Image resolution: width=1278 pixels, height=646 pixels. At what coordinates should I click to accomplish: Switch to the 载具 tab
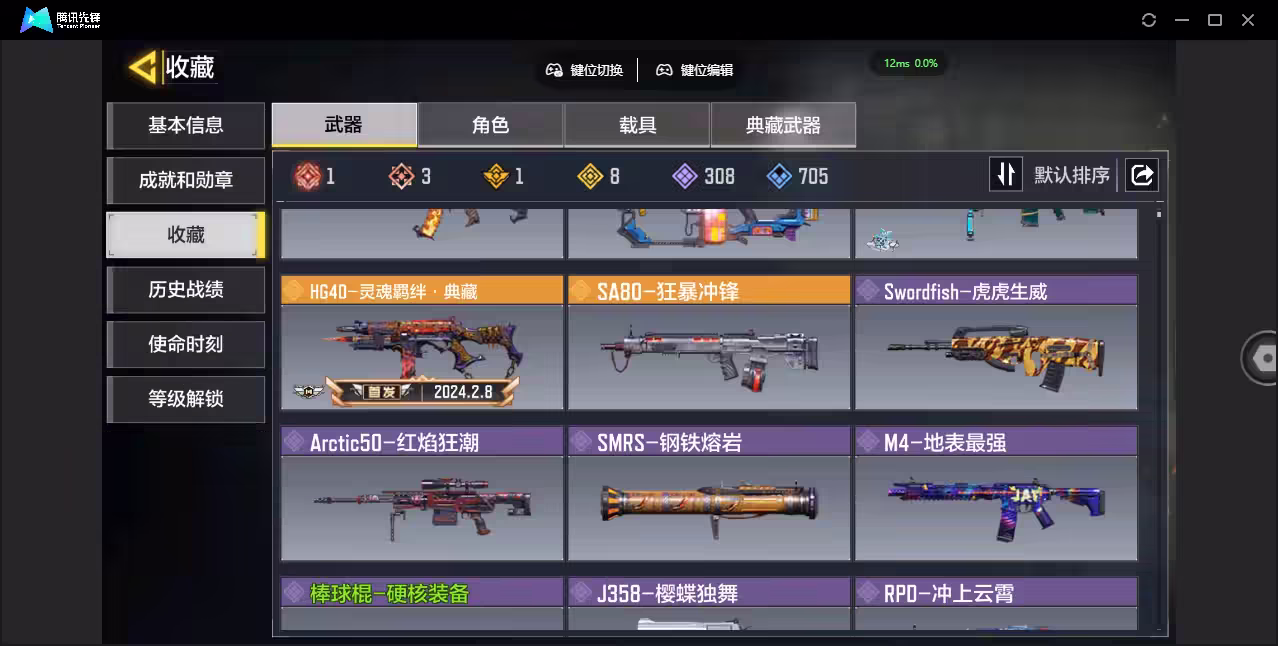tap(637, 125)
